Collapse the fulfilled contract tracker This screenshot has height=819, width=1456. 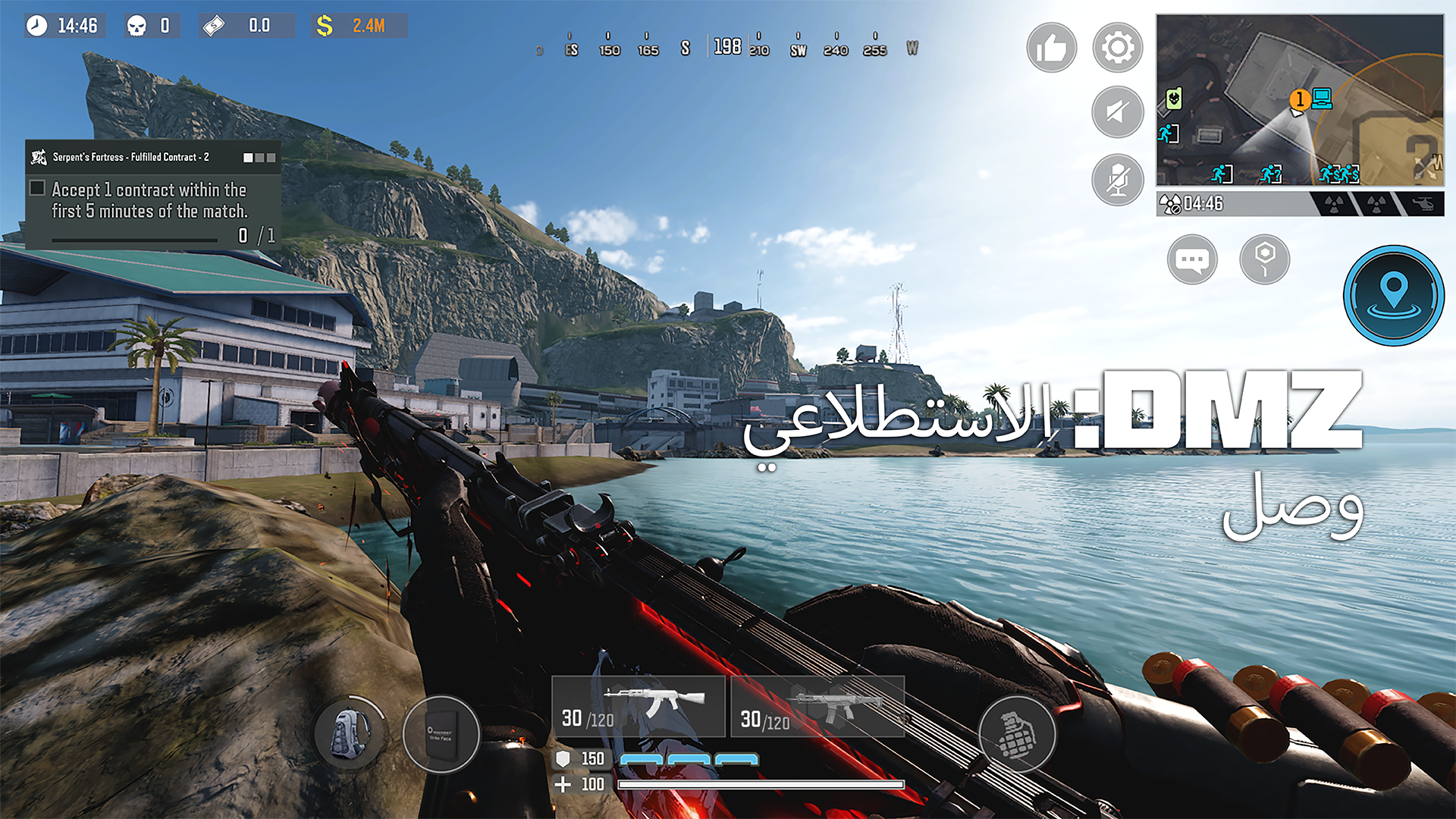[259, 158]
